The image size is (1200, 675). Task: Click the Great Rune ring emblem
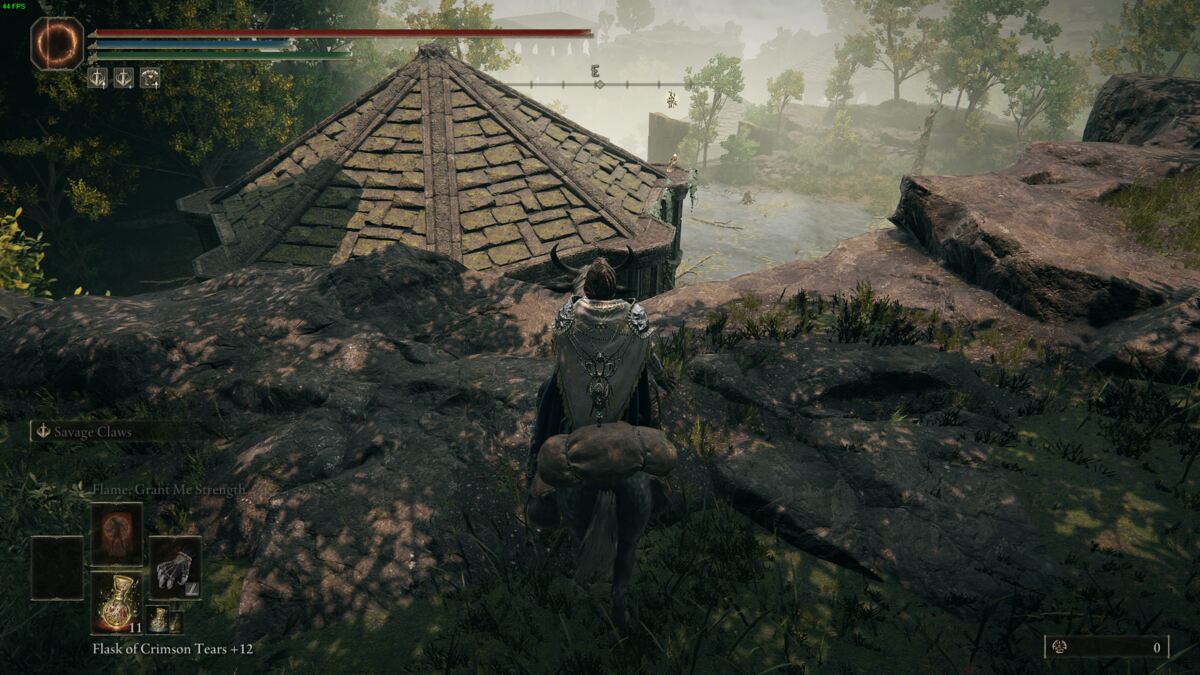tap(57, 44)
